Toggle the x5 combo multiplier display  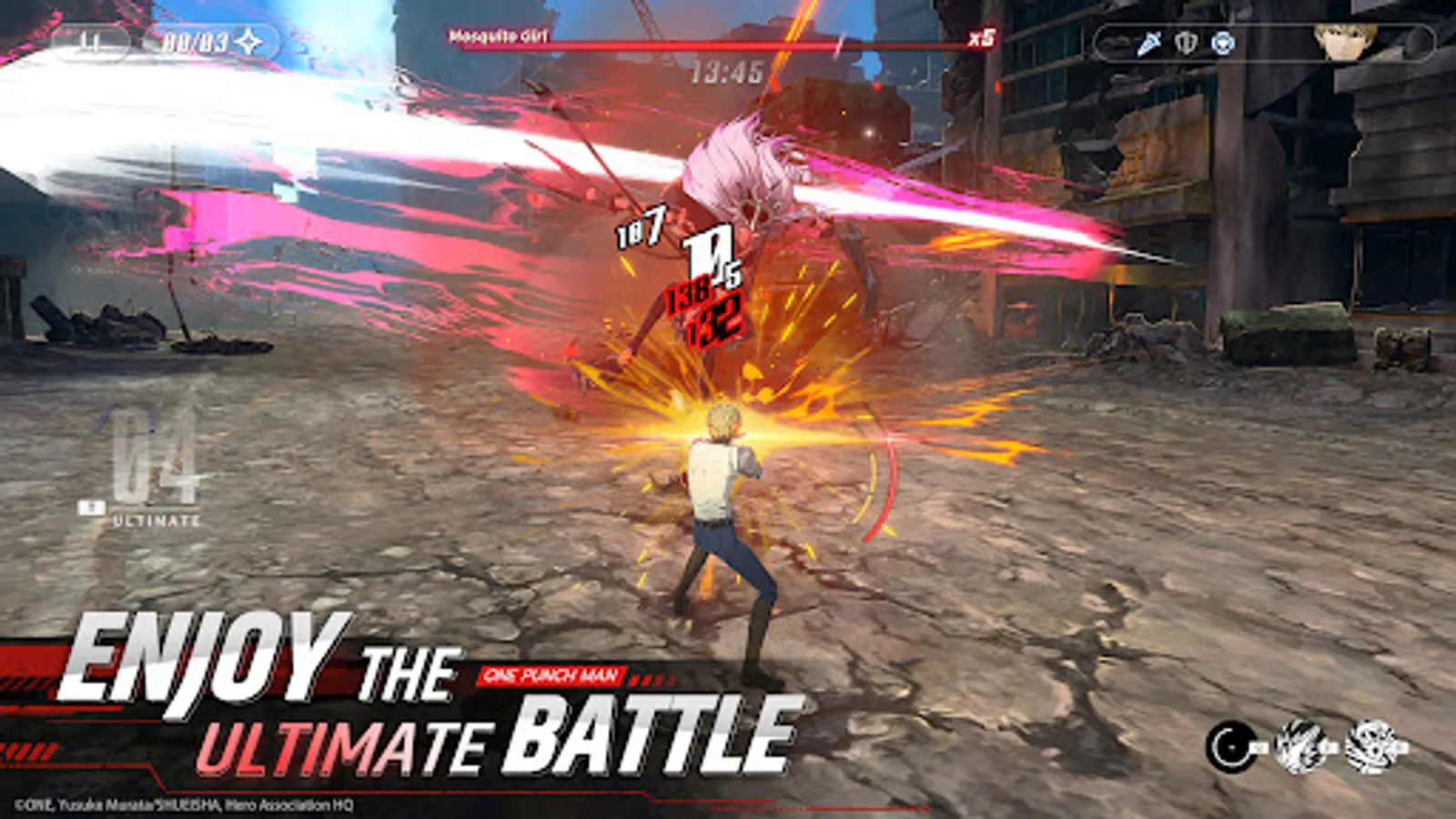click(981, 38)
